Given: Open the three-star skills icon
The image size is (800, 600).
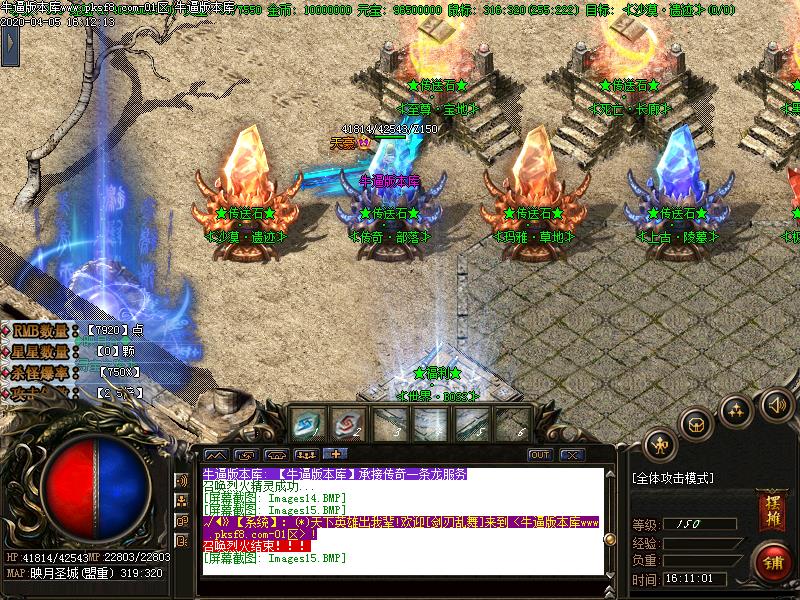Looking at the screenshot, I should pos(737,410).
